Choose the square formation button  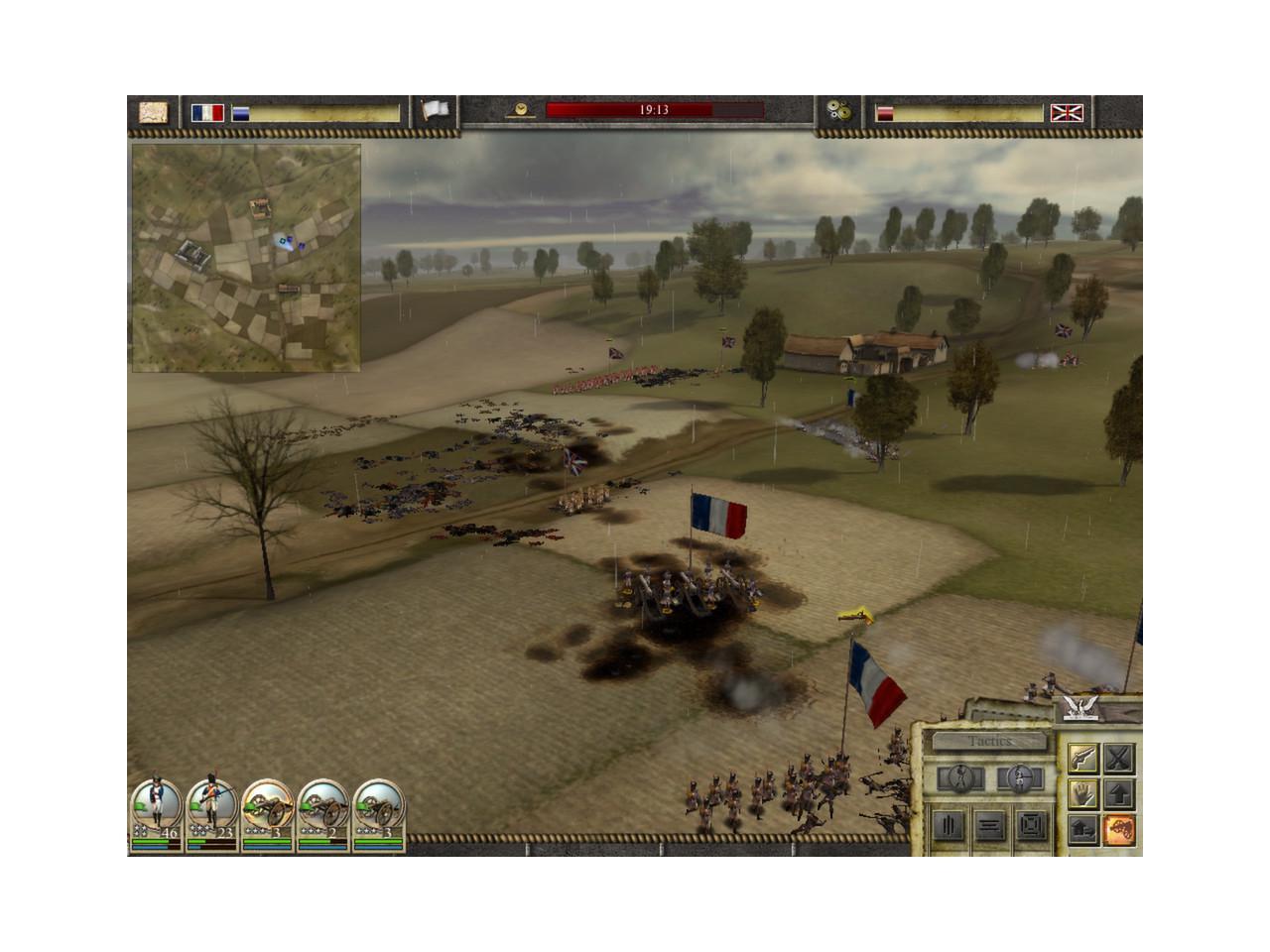coord(1031,825)
